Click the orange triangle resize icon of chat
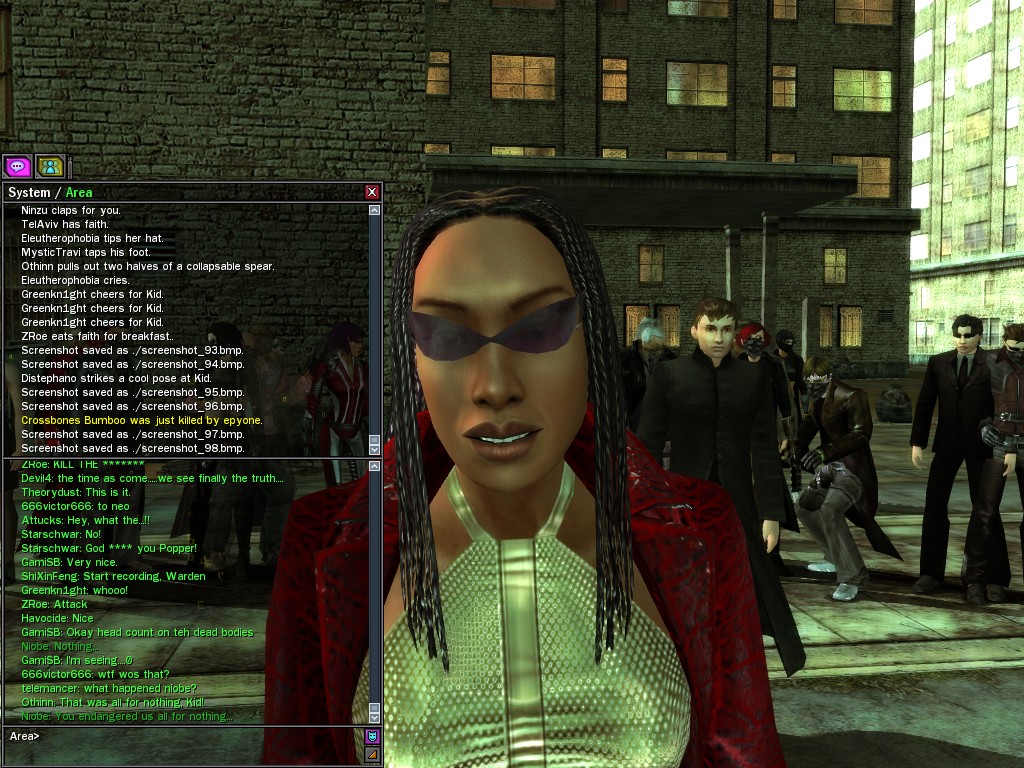 (372, 754)
